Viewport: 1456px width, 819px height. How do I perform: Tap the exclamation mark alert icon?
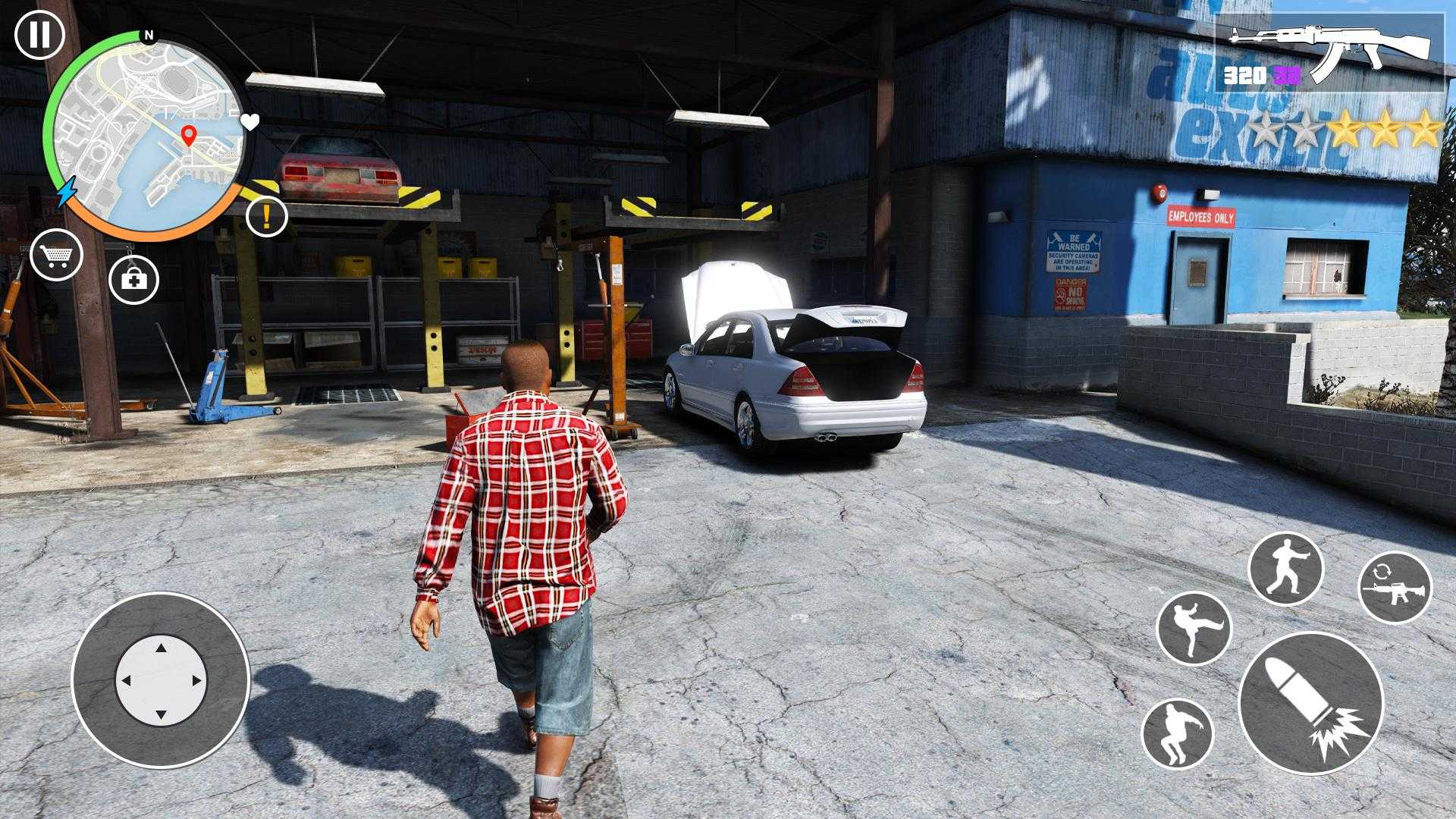[267, 216]
